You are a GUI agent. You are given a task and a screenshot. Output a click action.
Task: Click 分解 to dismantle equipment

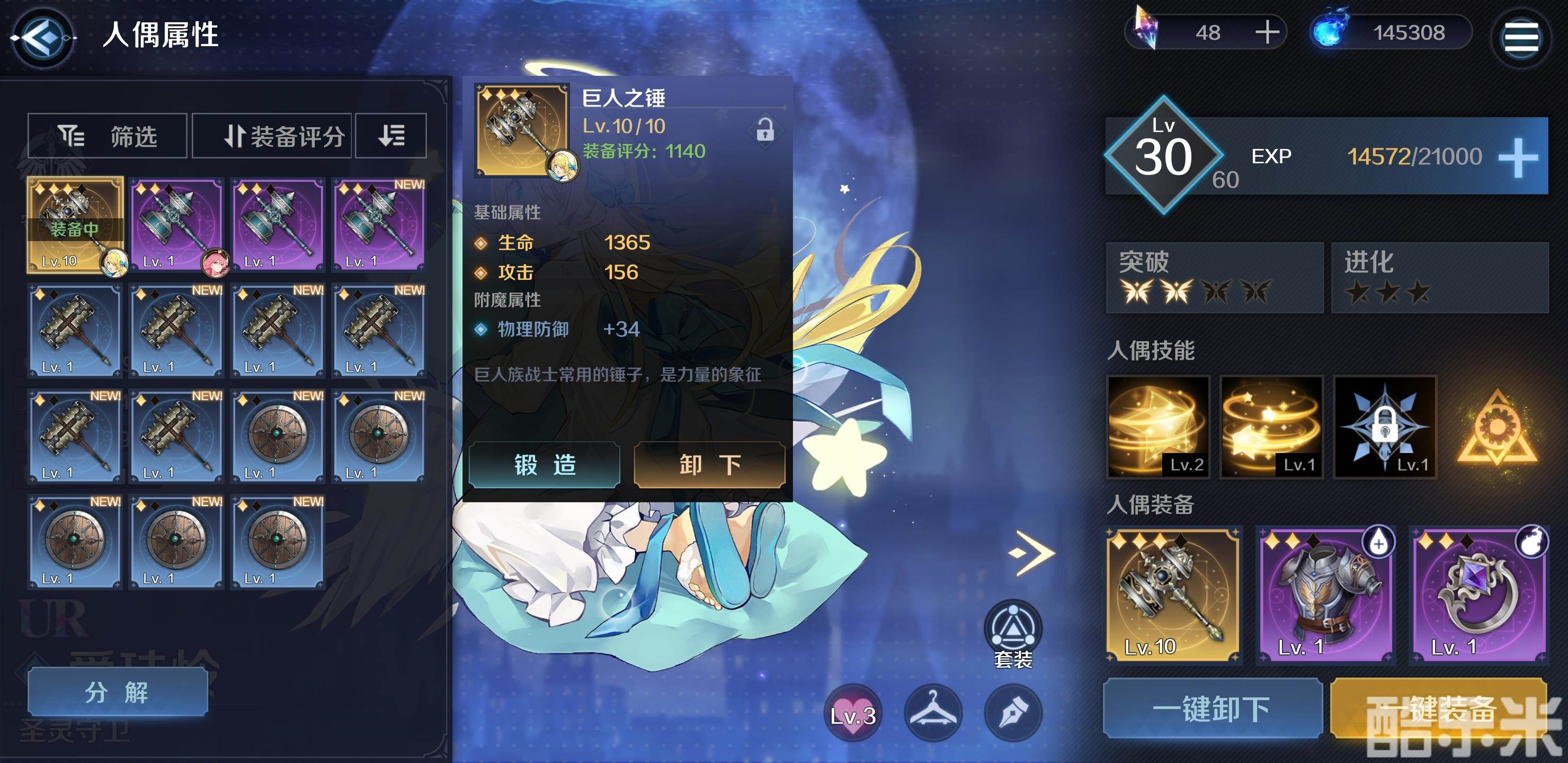pyautogui.click(x=118, y=693)
